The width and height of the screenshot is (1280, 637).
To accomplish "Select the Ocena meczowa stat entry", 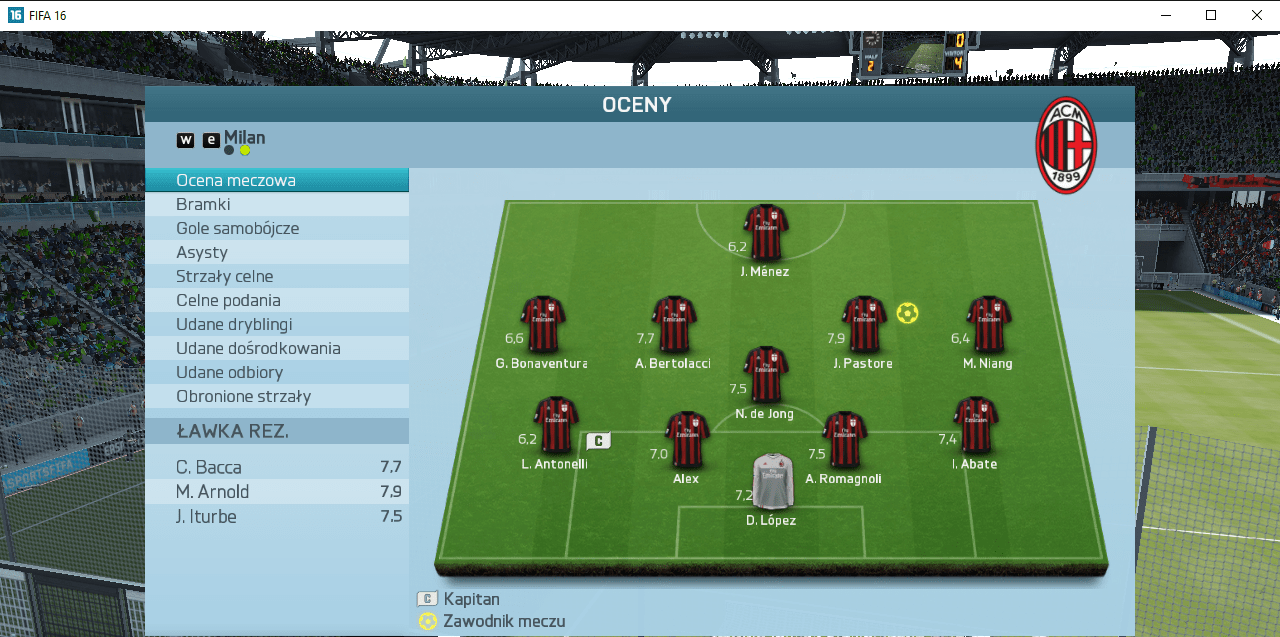I will (x=276, y=180).
